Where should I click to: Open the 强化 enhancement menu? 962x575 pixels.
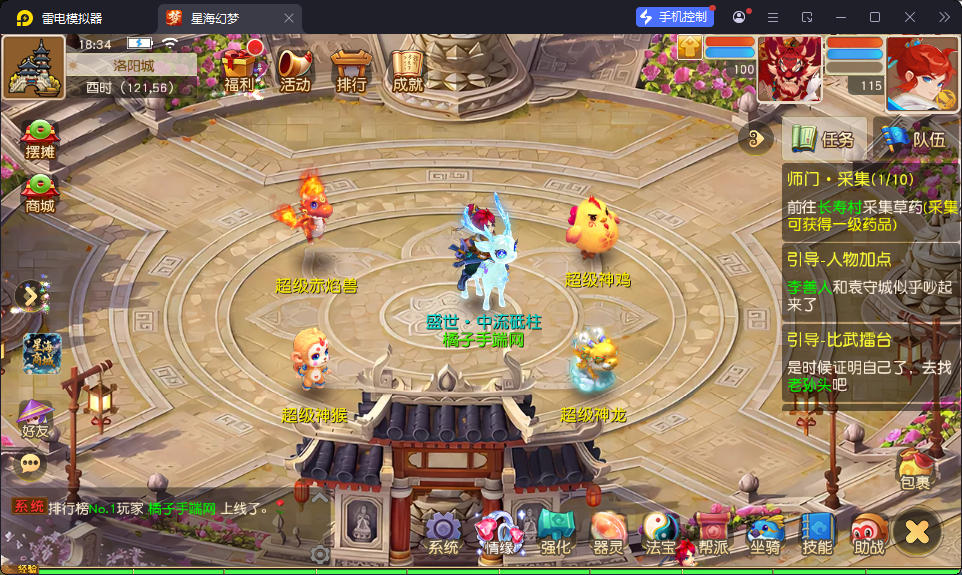pos(555,533)
